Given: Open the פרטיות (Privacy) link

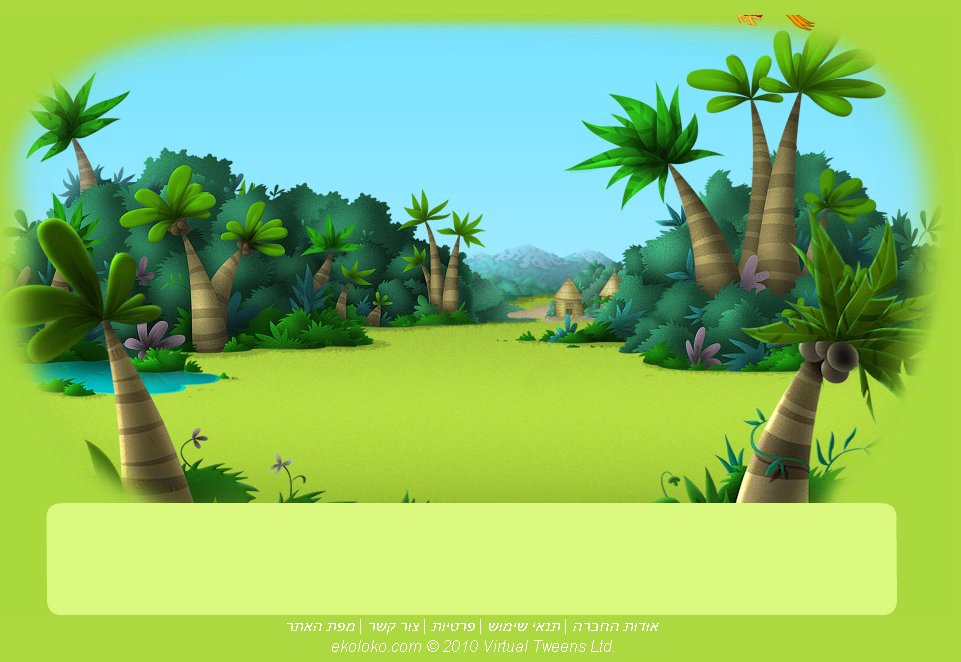Looking at the screenshot, I should coord(452,626).
